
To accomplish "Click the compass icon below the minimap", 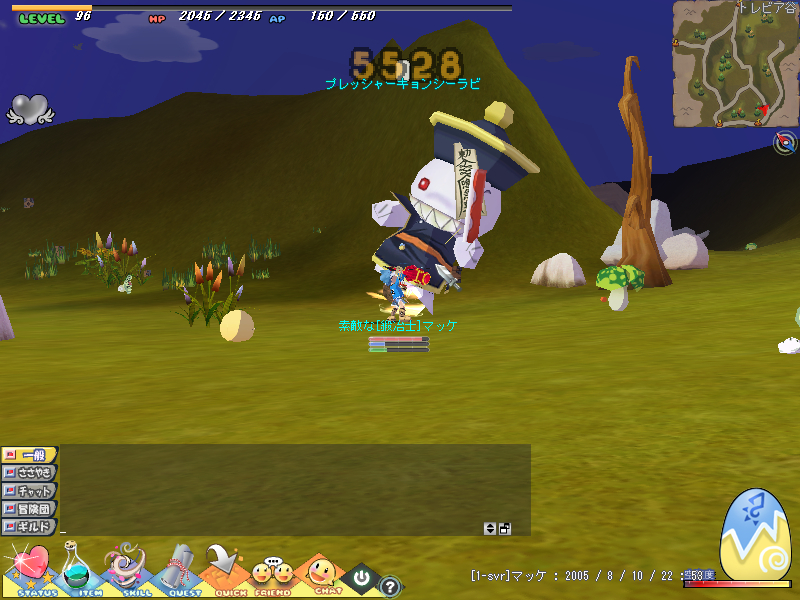I will (785, 143).
